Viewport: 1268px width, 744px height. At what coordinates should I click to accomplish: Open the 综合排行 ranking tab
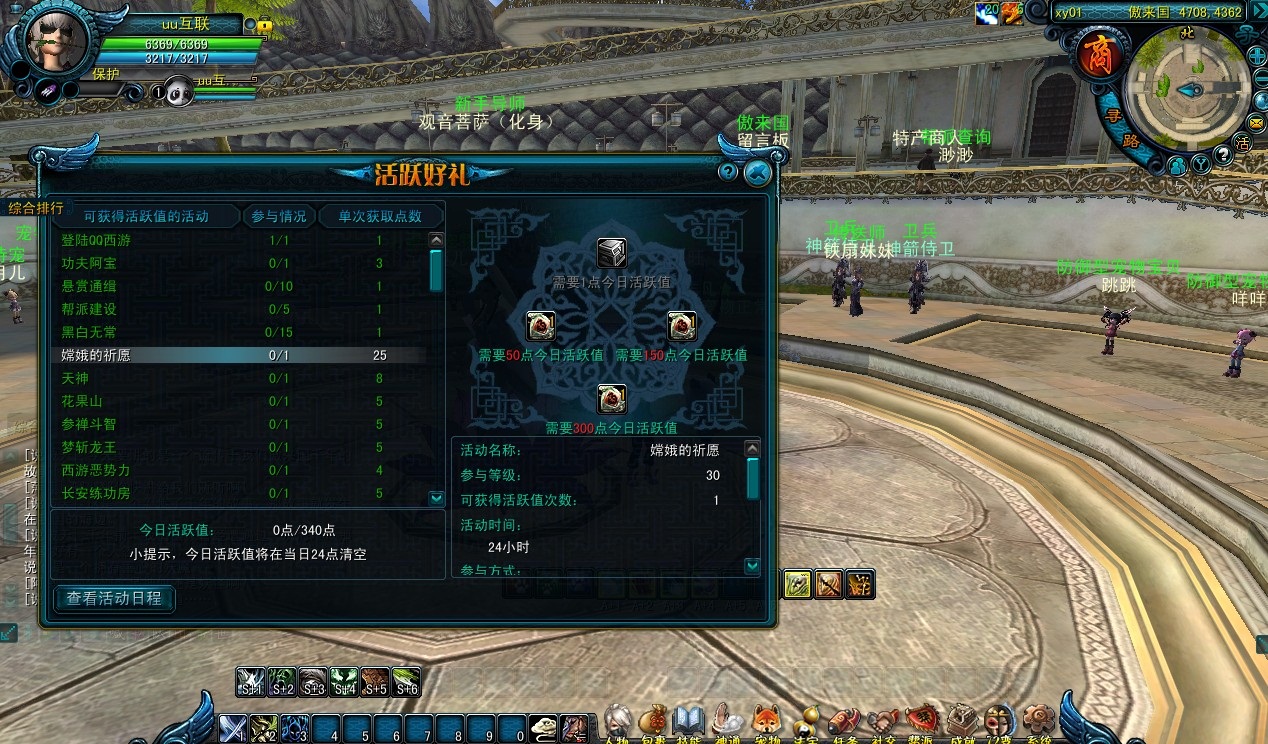point(36,208)
